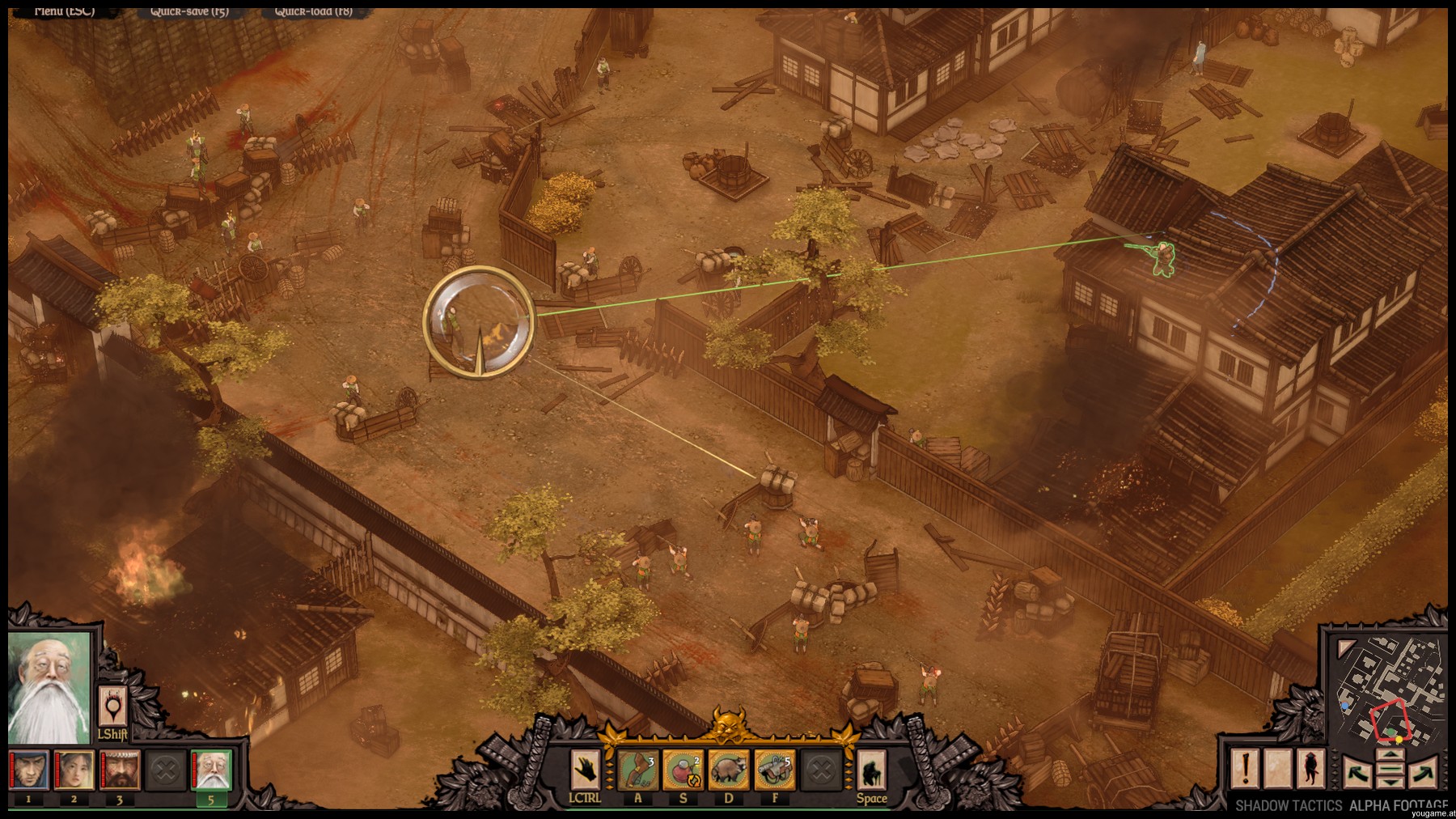Use the black hand interact ability
The image size is (1456, 819).
coord(585,769)
